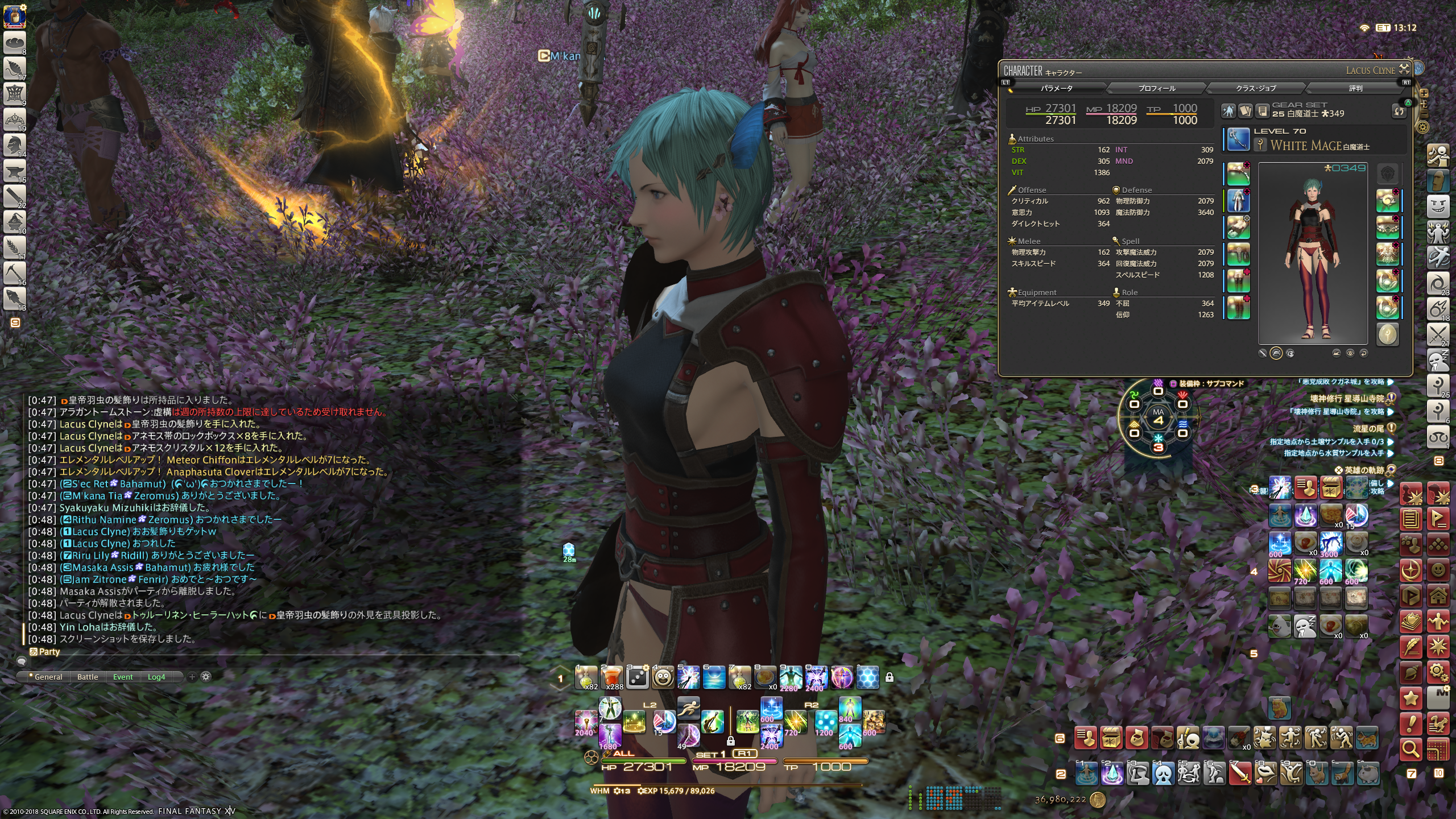Use the red sword action icon
1456x819 pixels.
1239,773
